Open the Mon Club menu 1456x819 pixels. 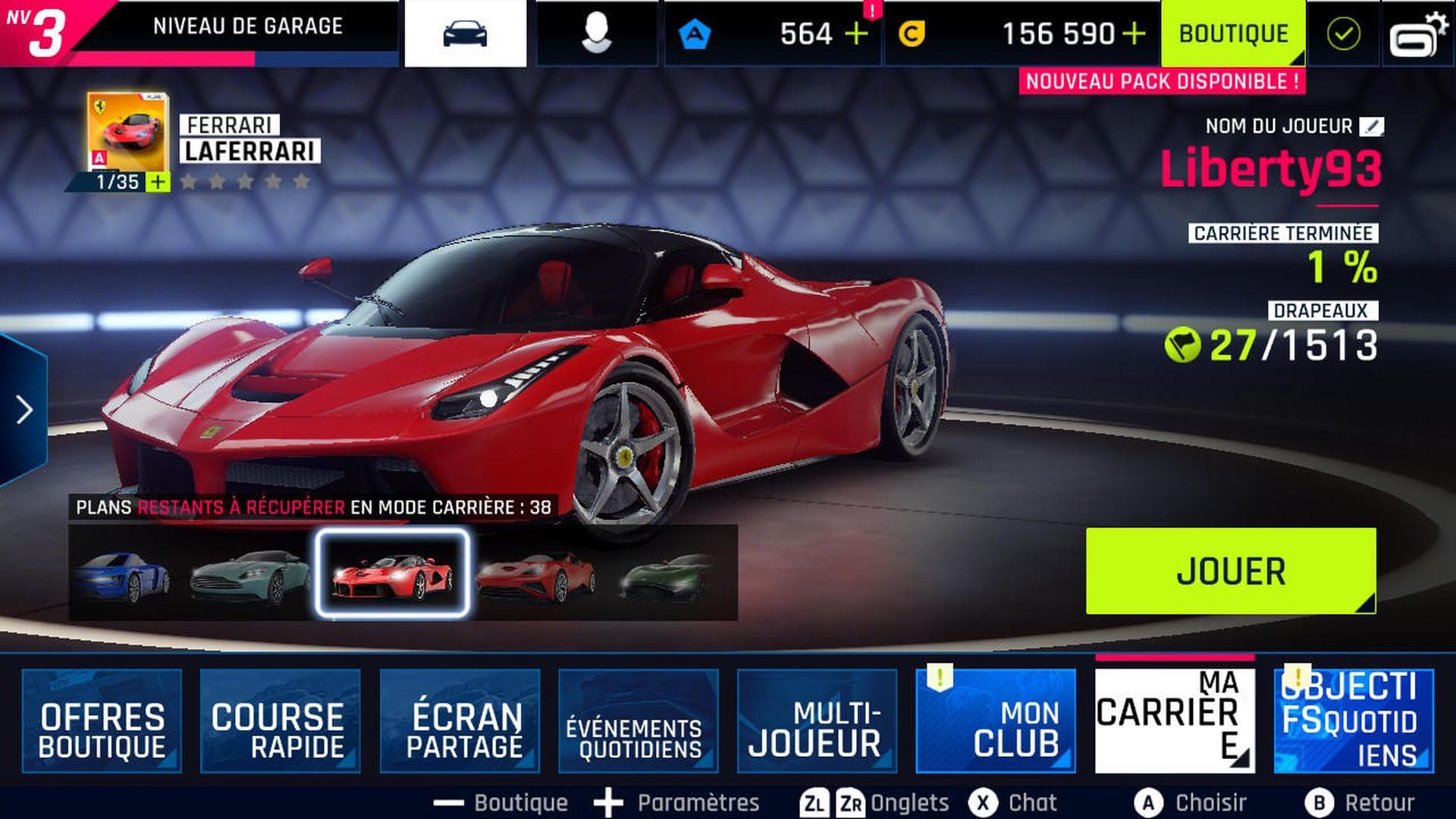point(997,720)
